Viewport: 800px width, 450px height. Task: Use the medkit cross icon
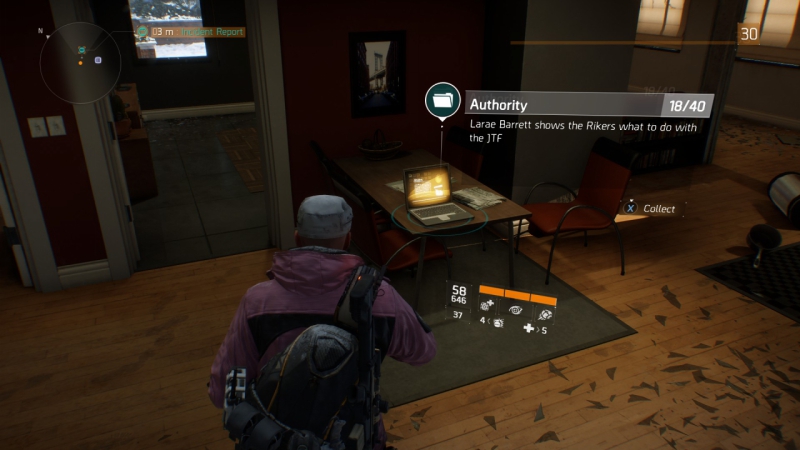click(530, 328)
